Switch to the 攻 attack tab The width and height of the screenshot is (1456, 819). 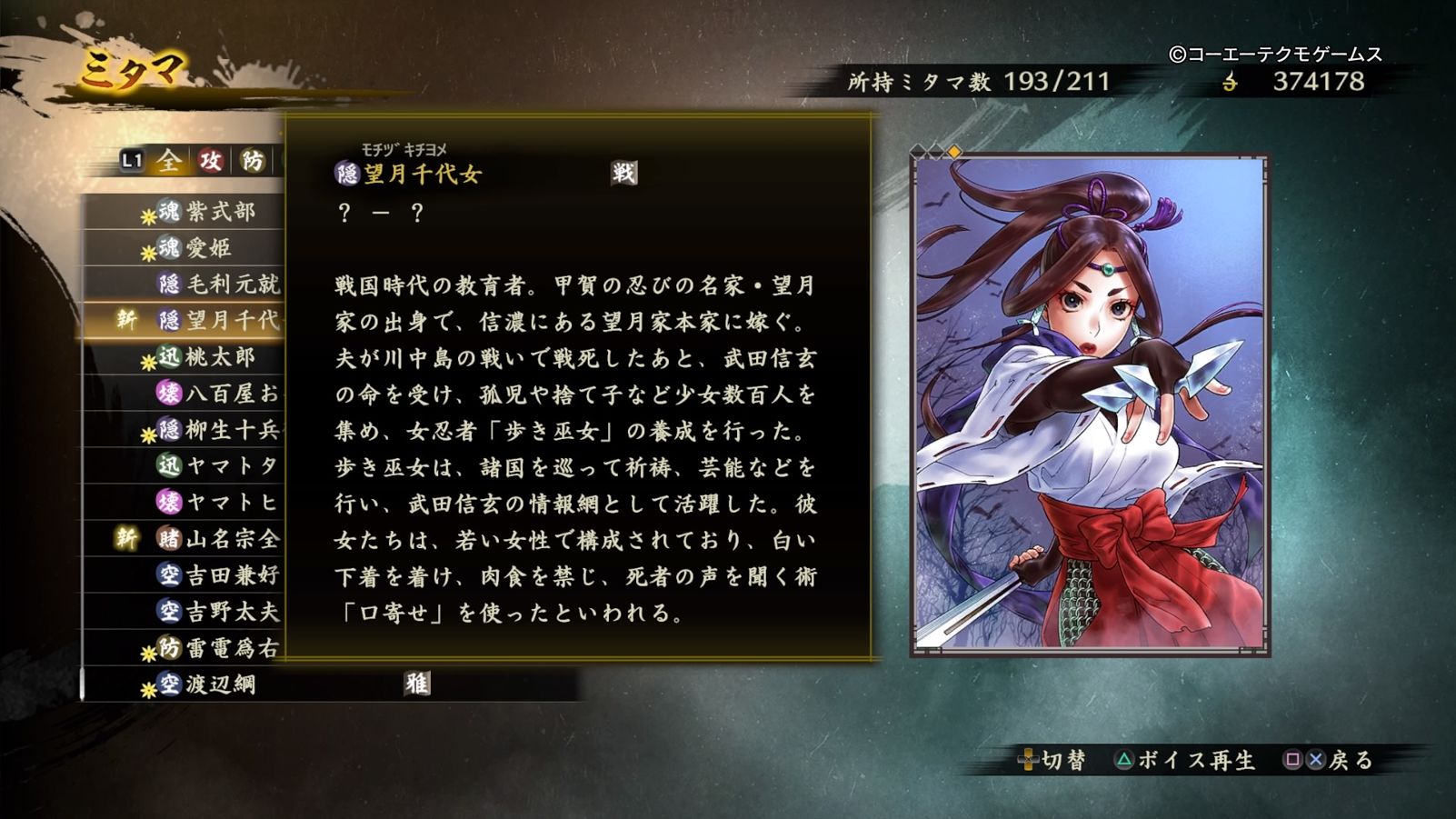(208, 160)
